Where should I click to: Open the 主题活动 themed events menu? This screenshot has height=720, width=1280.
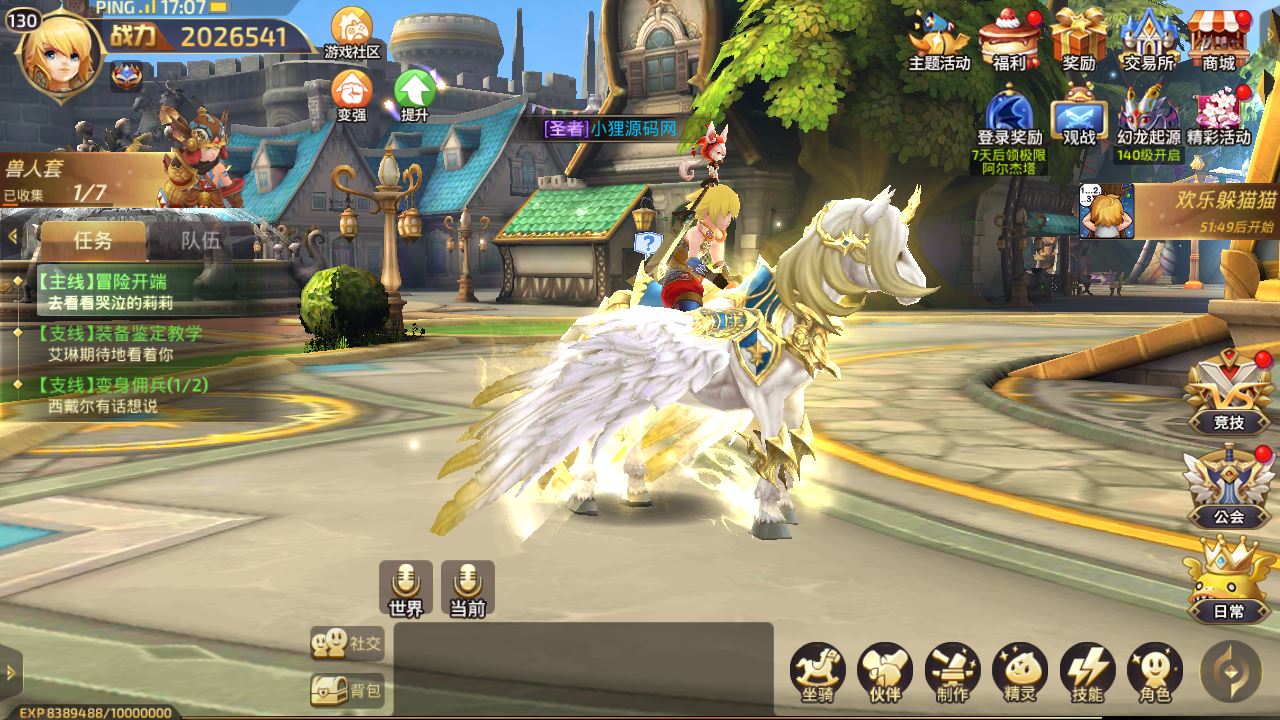939,38
